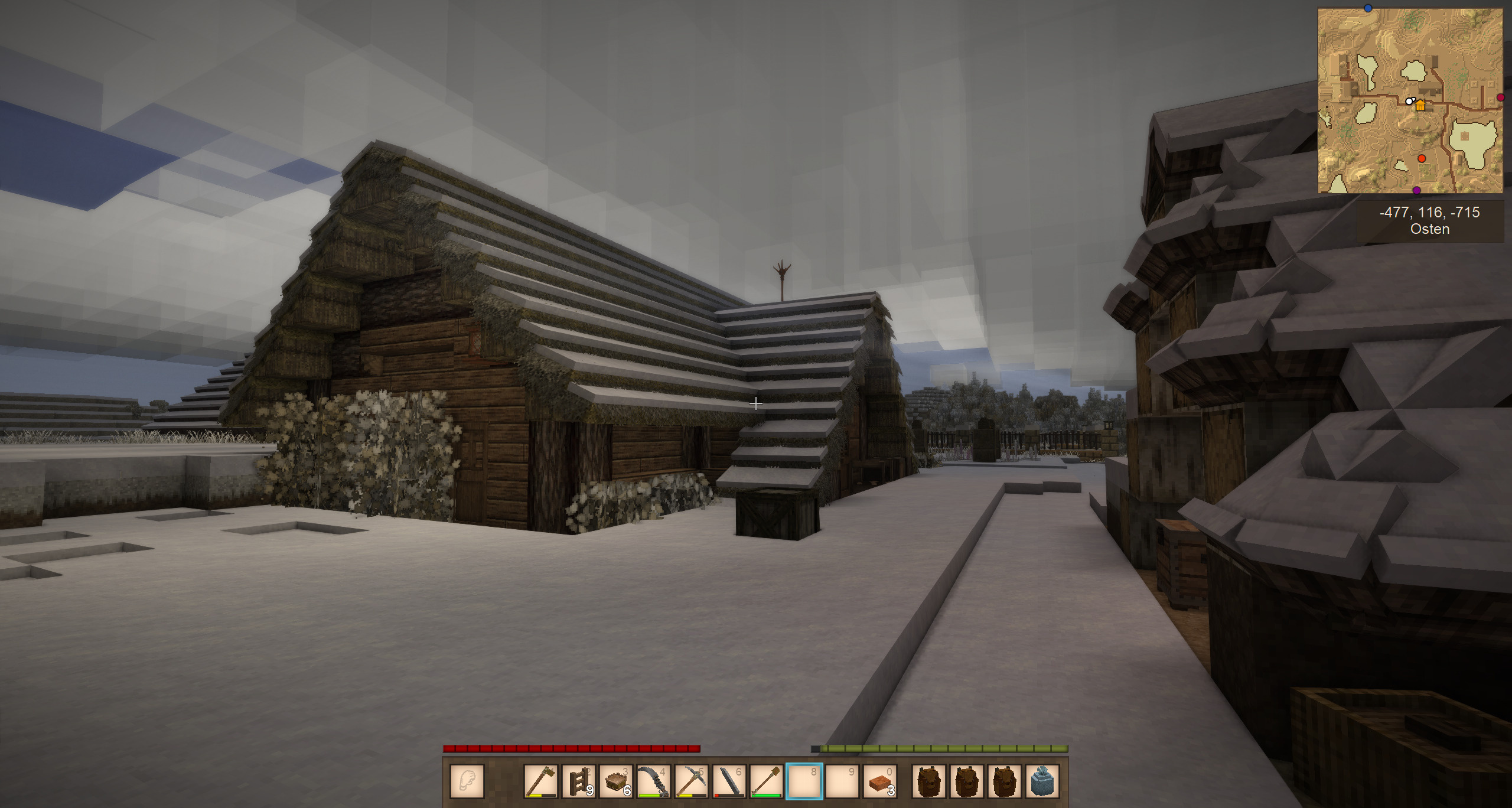The height and width of the screenshot is (808, 1512).
Task: Equip the shovel from the hotbar
Action: pyautogui.click(x=767, y=781)
